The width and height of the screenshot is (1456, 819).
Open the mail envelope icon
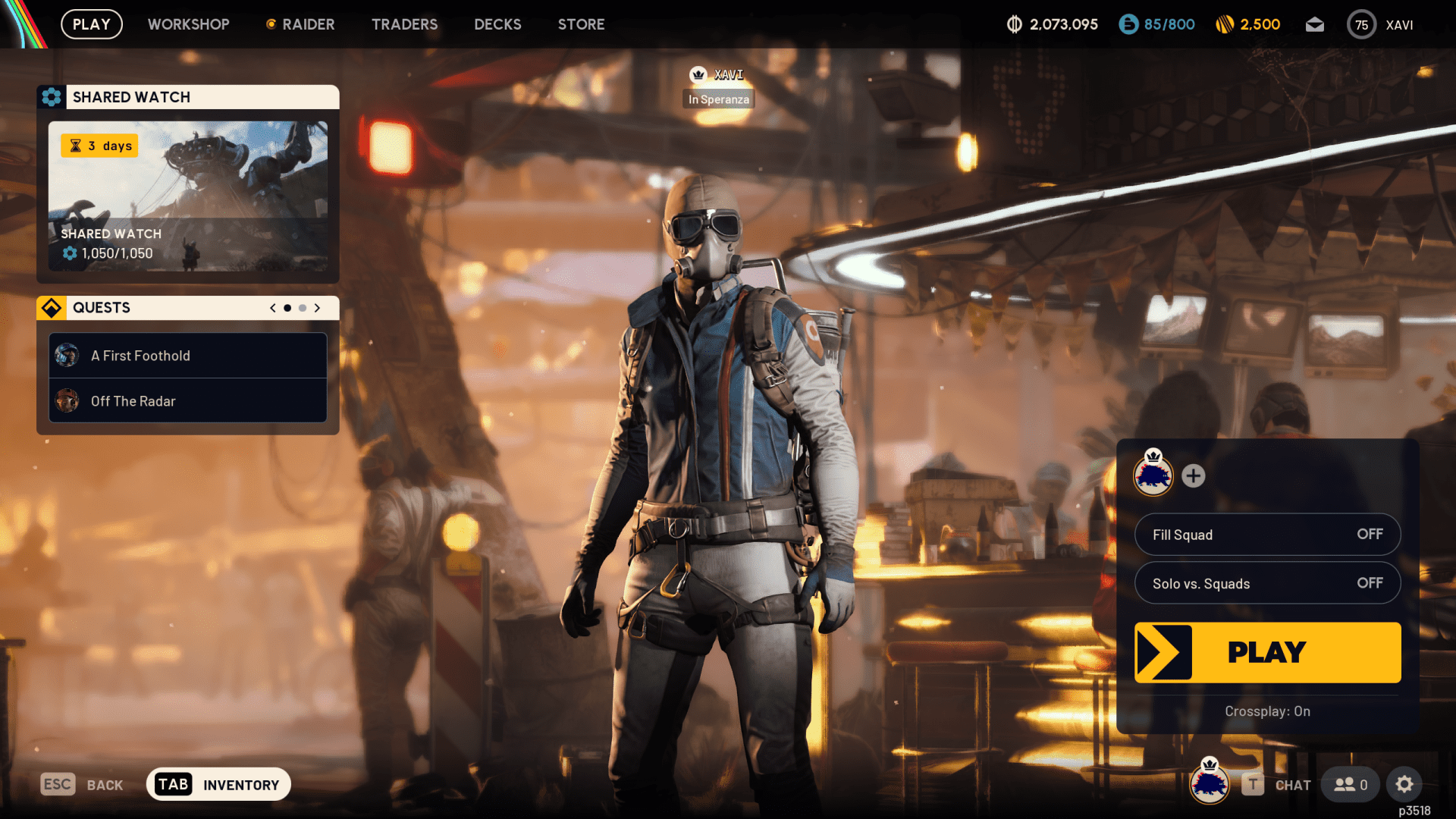(x=1315, y=24)
